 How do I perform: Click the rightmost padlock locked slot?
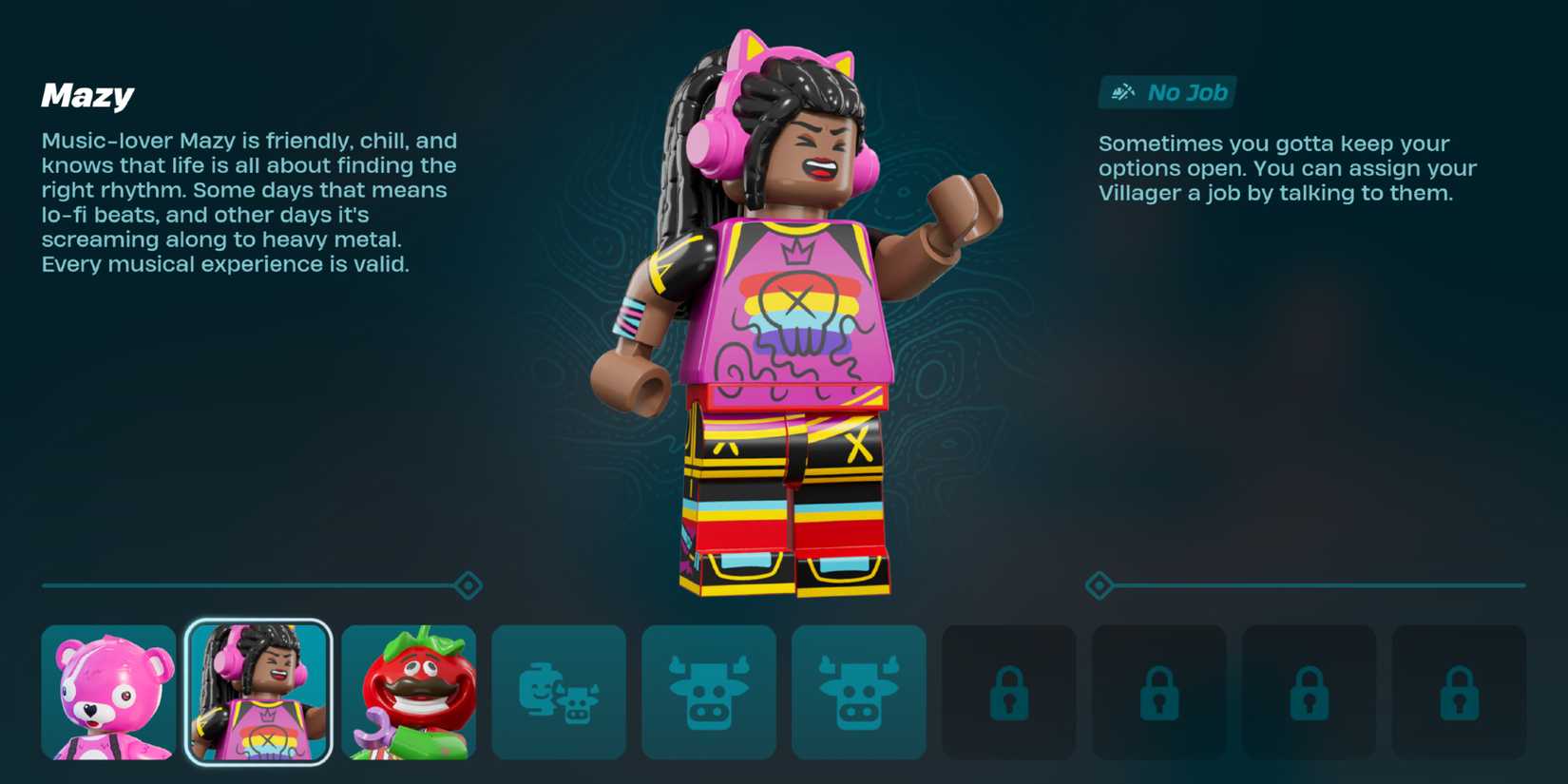[x=1461, y=692]
